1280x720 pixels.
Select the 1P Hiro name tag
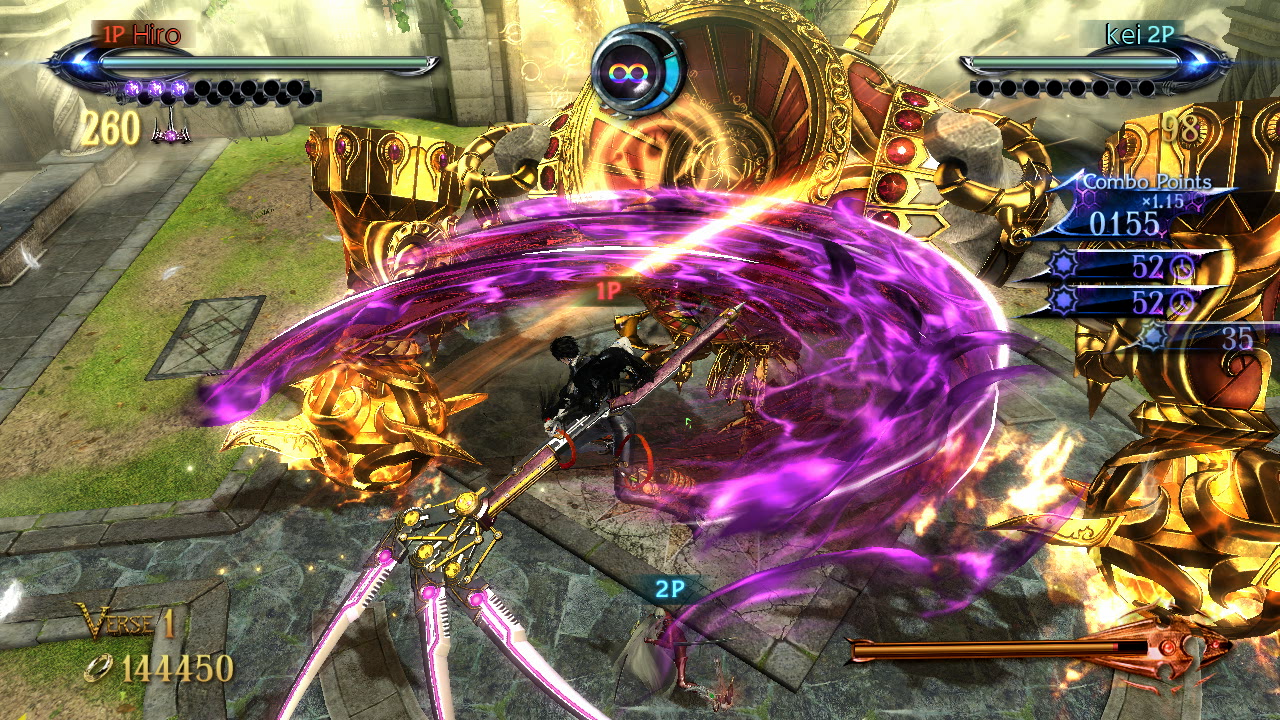coord(140,35)
